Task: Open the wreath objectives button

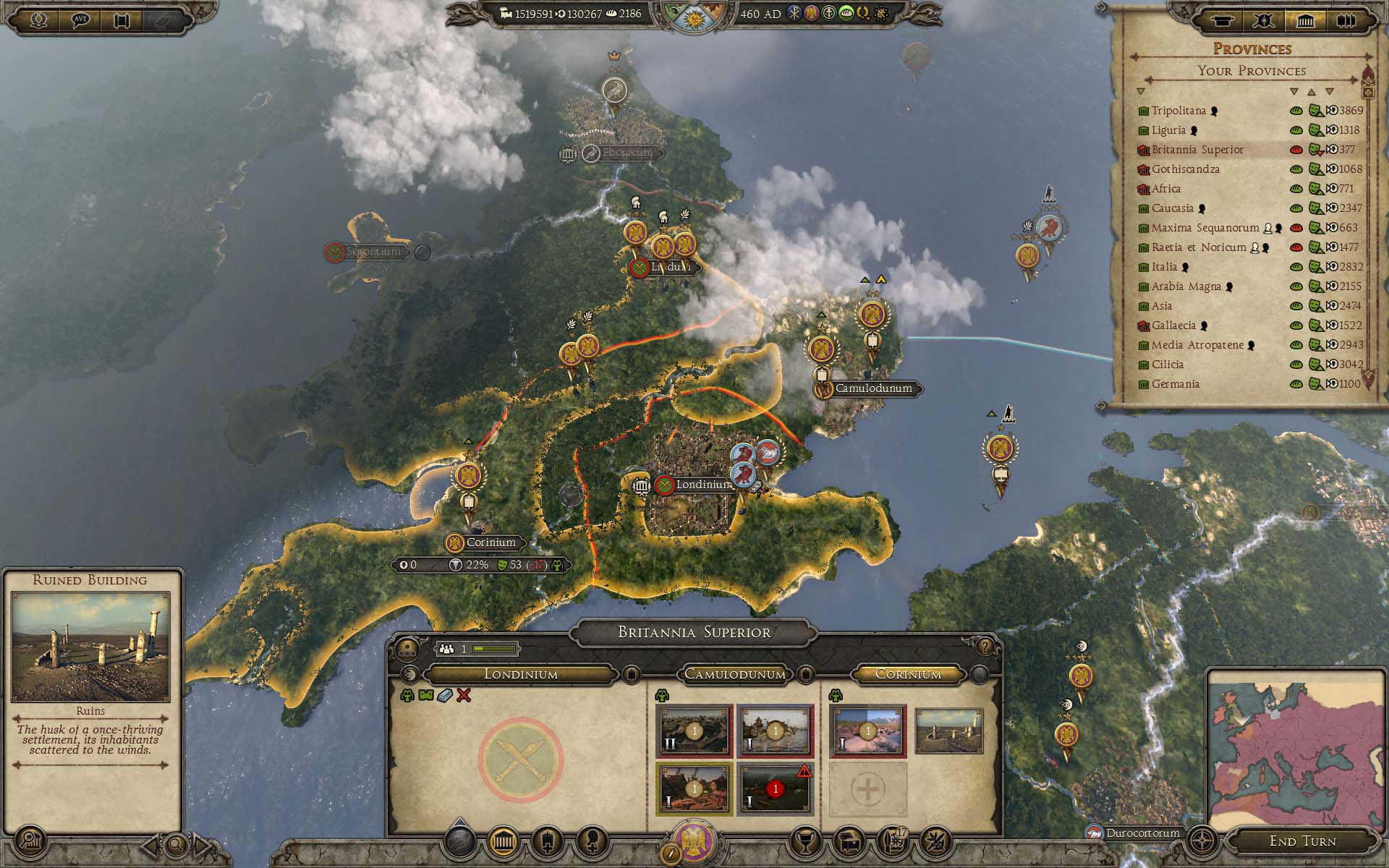Action: click(39, 20)
